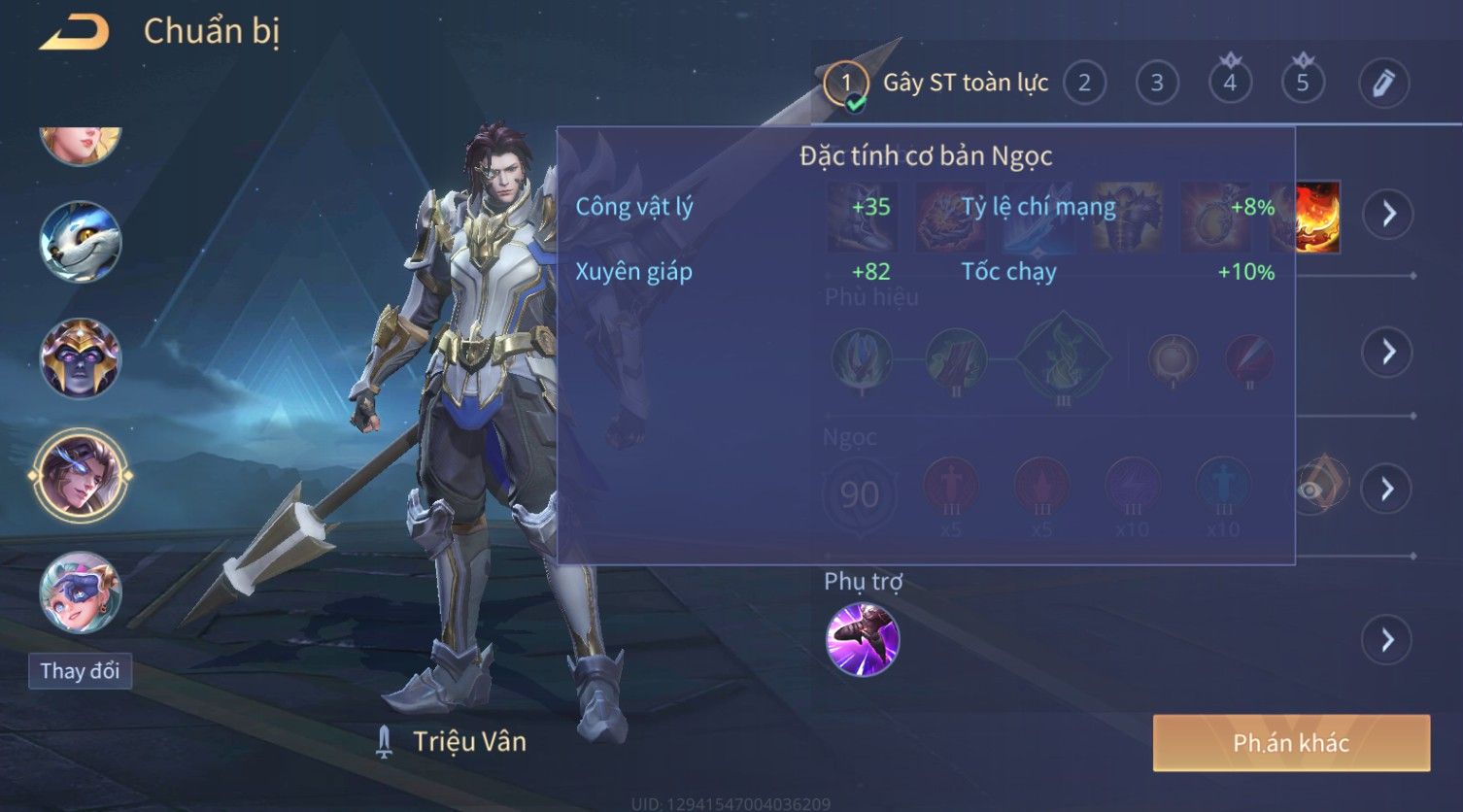Open the Phù hiệu badge details arrow
Screen dimensions: 1463x812
point(1388,352)
